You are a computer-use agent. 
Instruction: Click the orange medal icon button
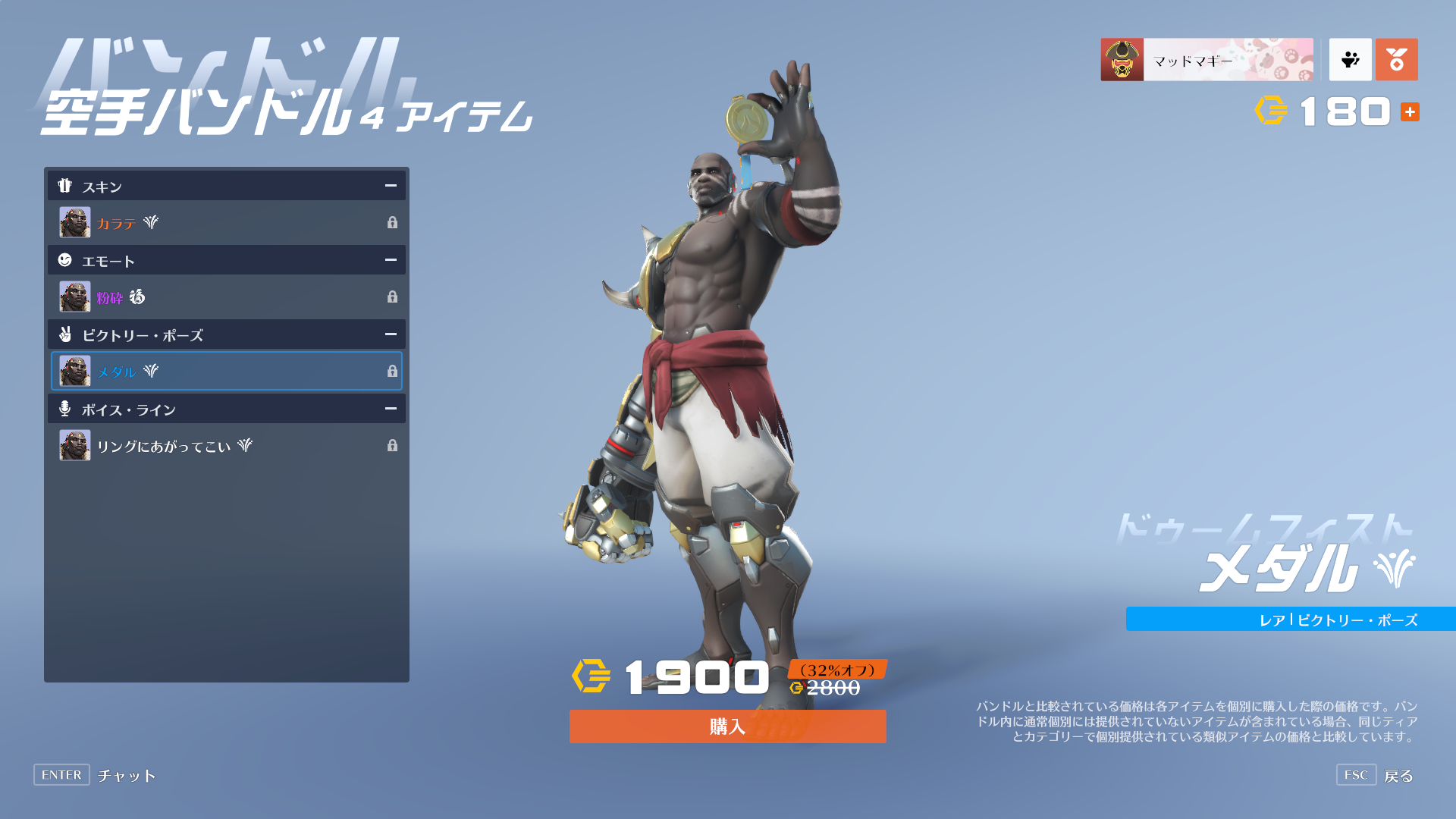1396,60
